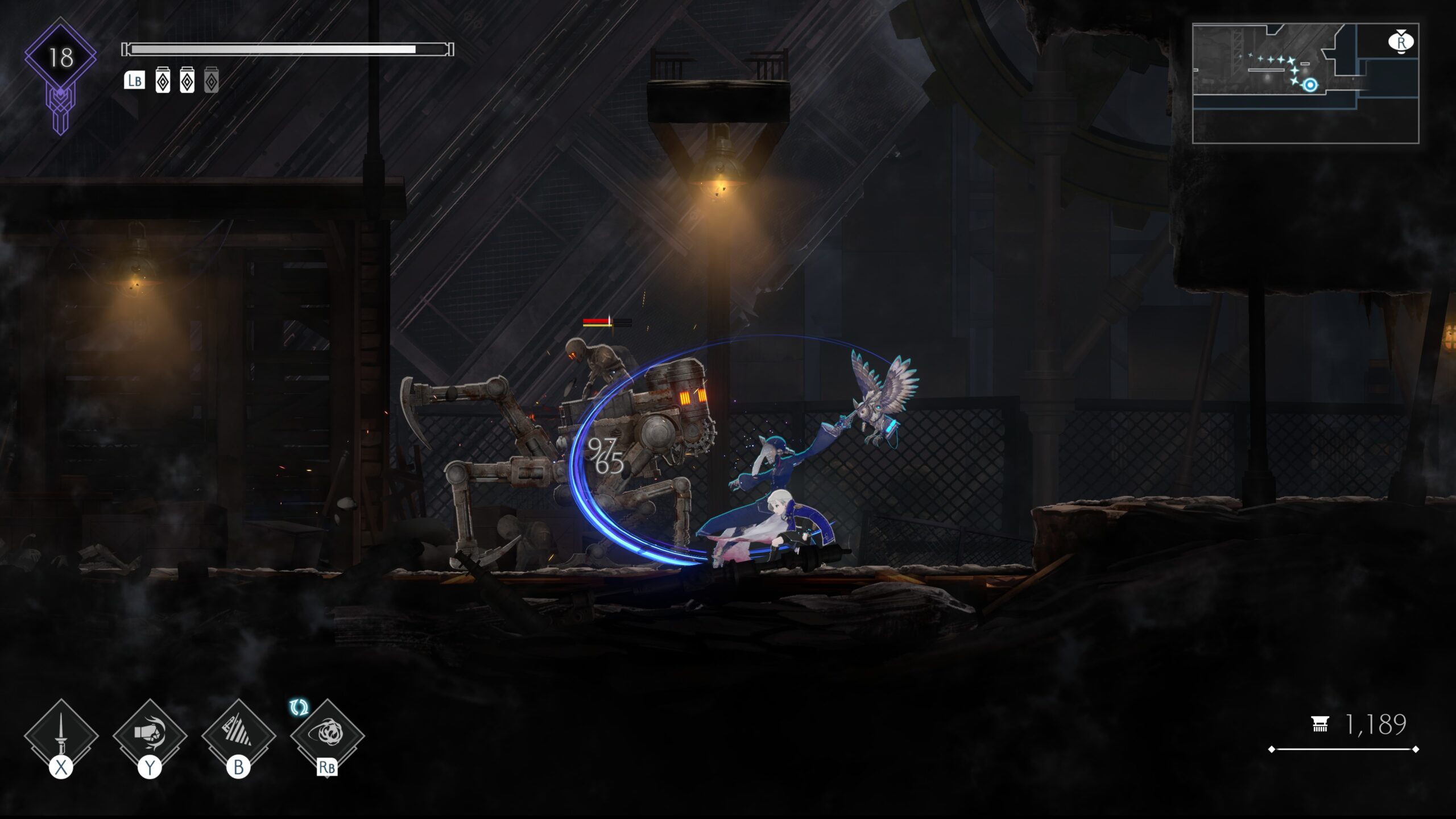Select the sword attack skill icon

point(61,735)
